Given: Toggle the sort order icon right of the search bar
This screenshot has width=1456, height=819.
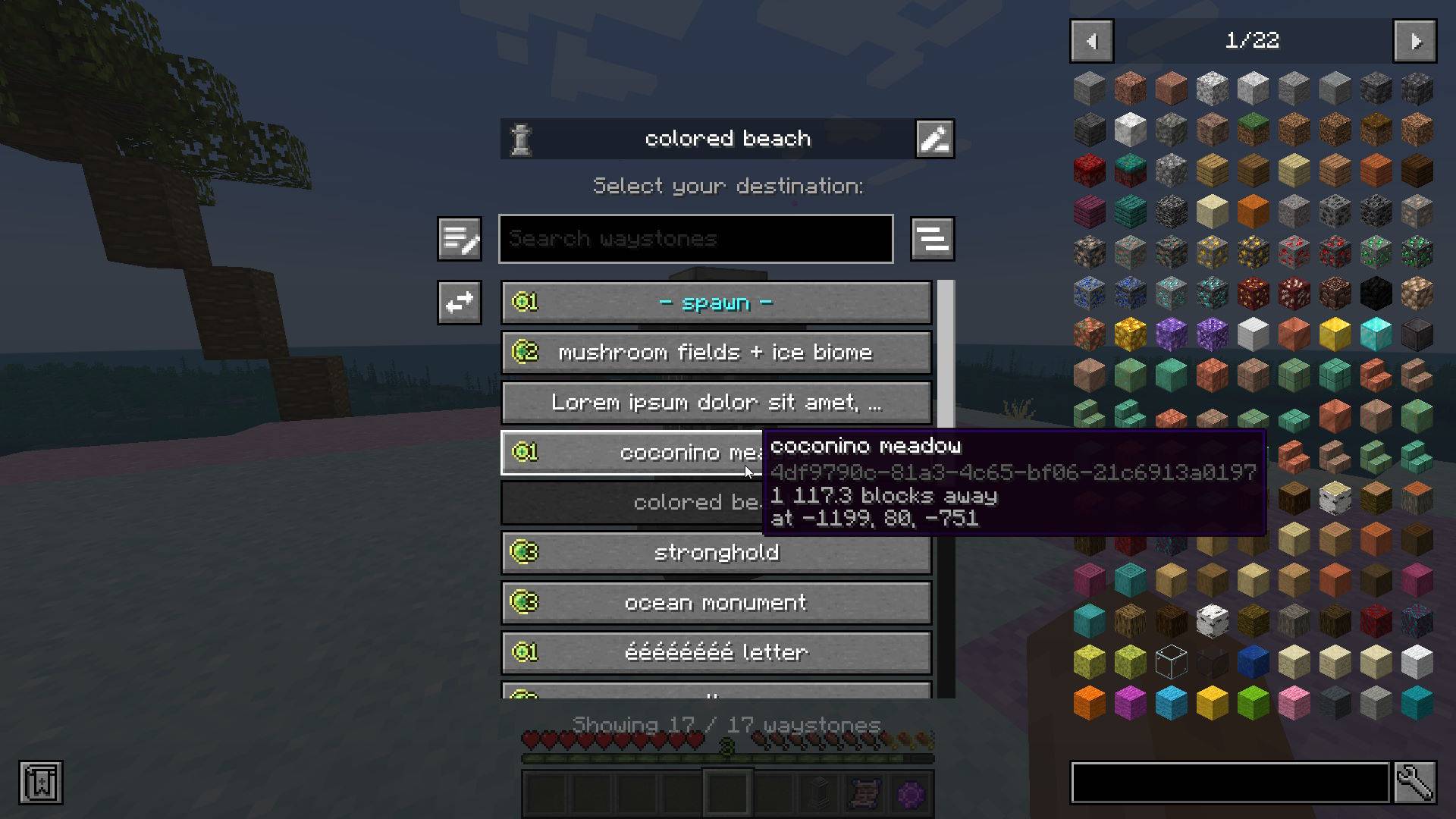Looking at the screenshot, I should (x=933, y=238).
